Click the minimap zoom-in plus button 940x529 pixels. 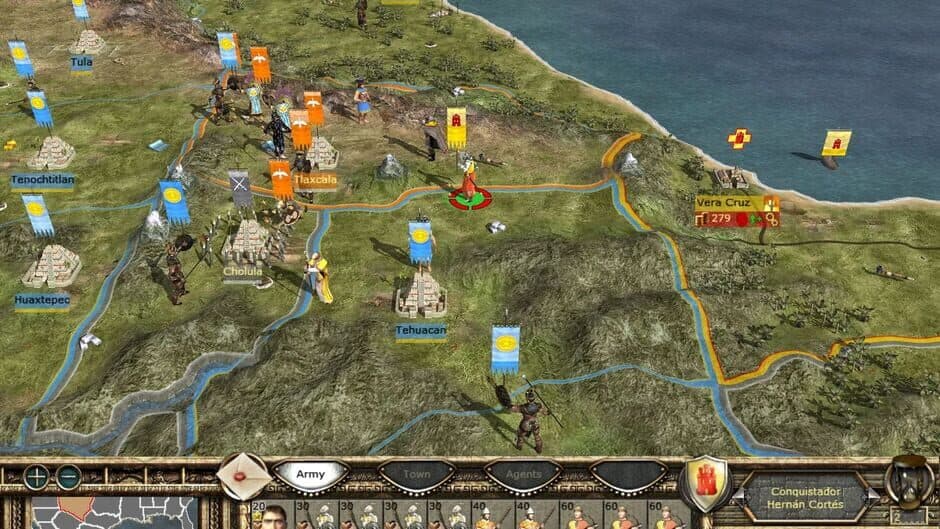point(37,477)
